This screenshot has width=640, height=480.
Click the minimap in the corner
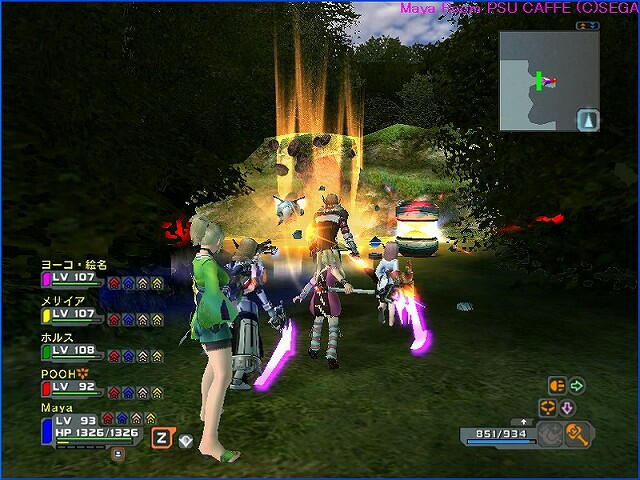pyautogui.click(x=549, y=80)
